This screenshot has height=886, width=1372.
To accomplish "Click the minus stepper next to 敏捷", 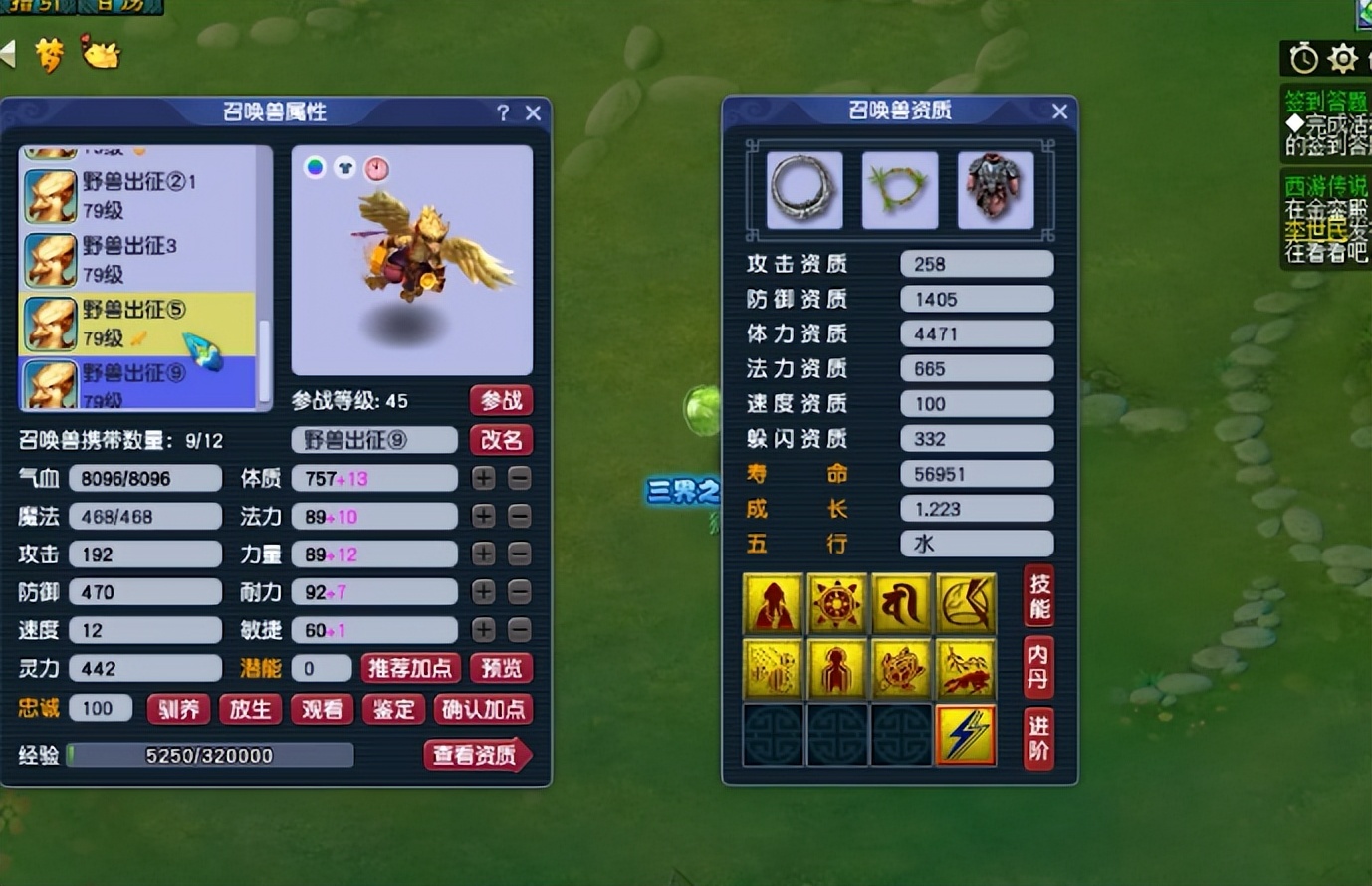I will pos(518,630).
